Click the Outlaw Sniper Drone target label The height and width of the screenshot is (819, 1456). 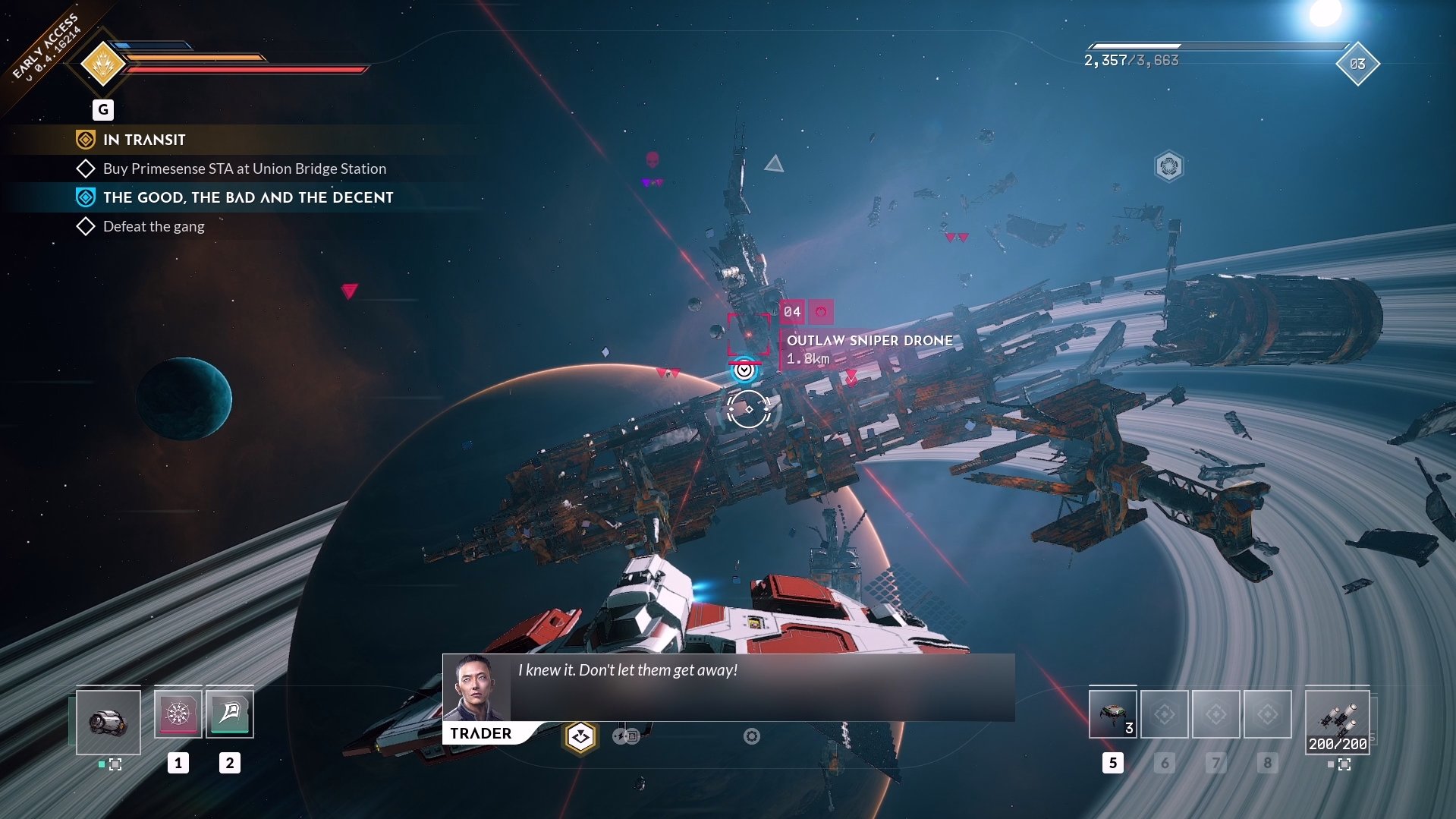coord(869,341)
